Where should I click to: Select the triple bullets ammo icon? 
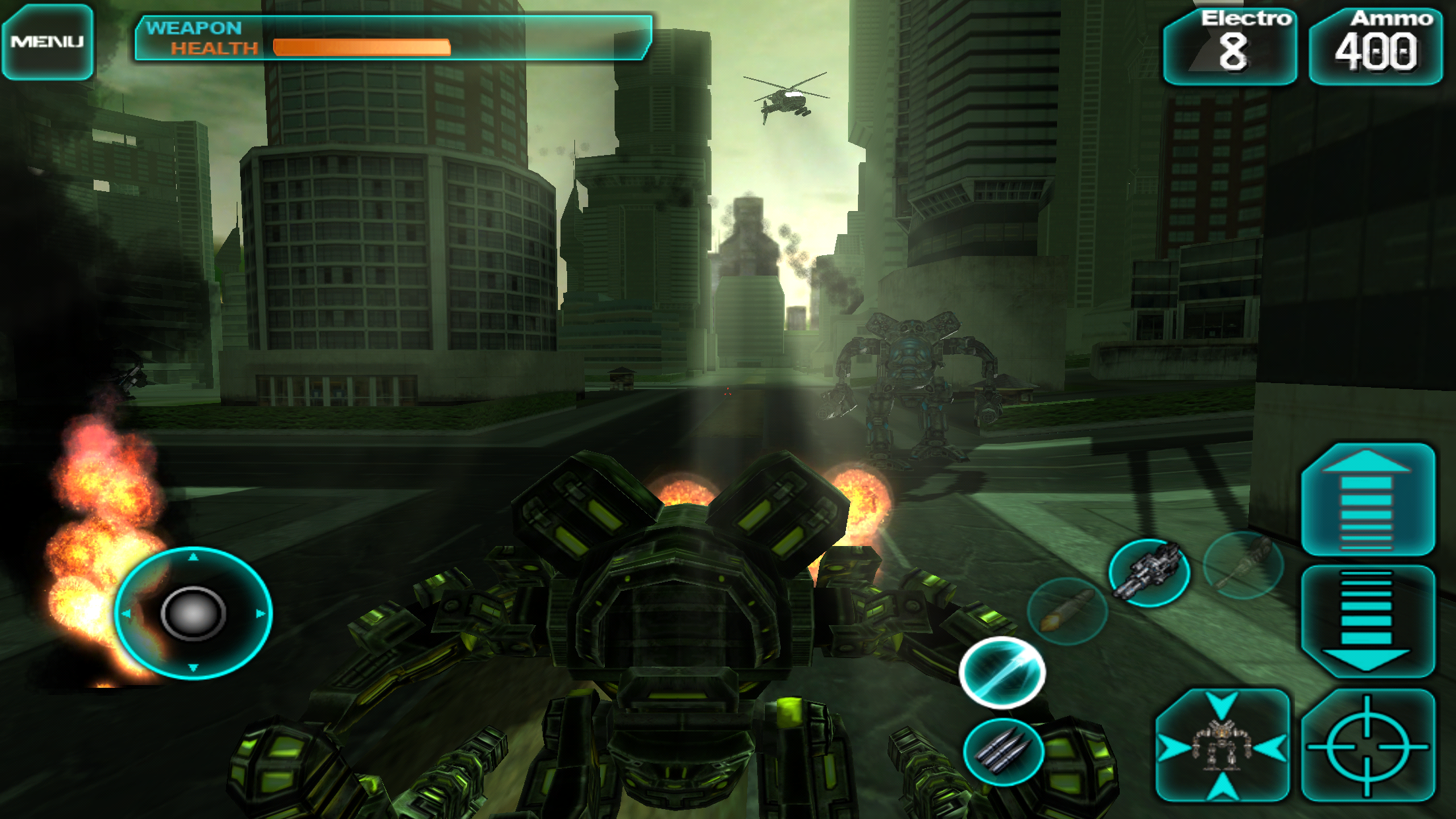pos(1003,752)
